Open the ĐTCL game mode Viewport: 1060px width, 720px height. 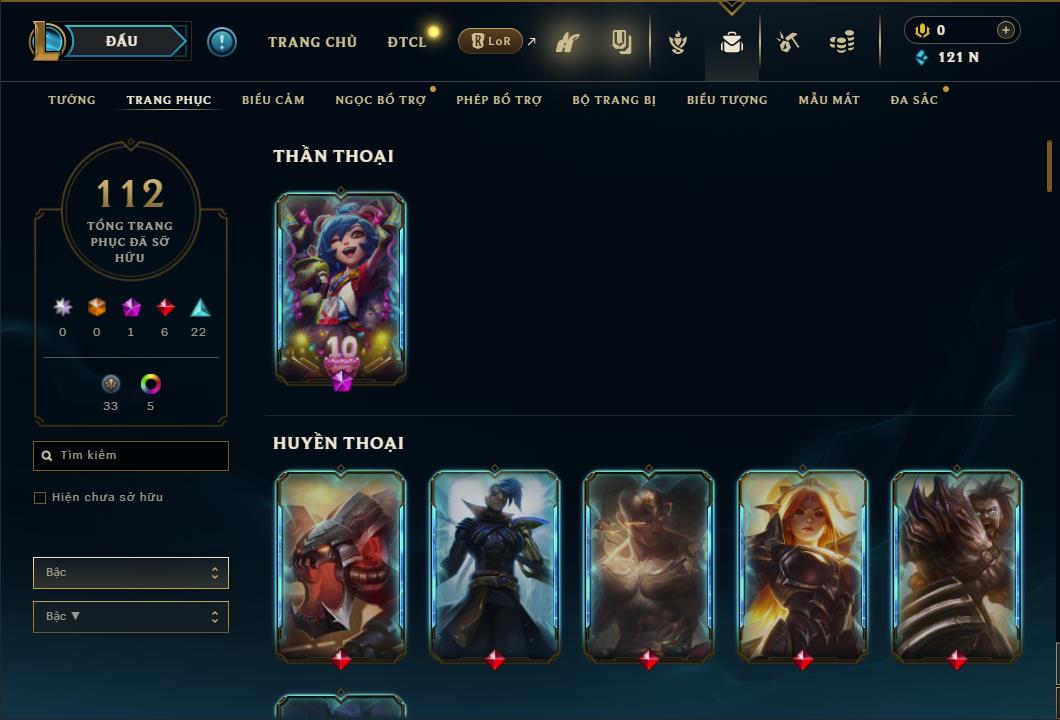point(407,42)
